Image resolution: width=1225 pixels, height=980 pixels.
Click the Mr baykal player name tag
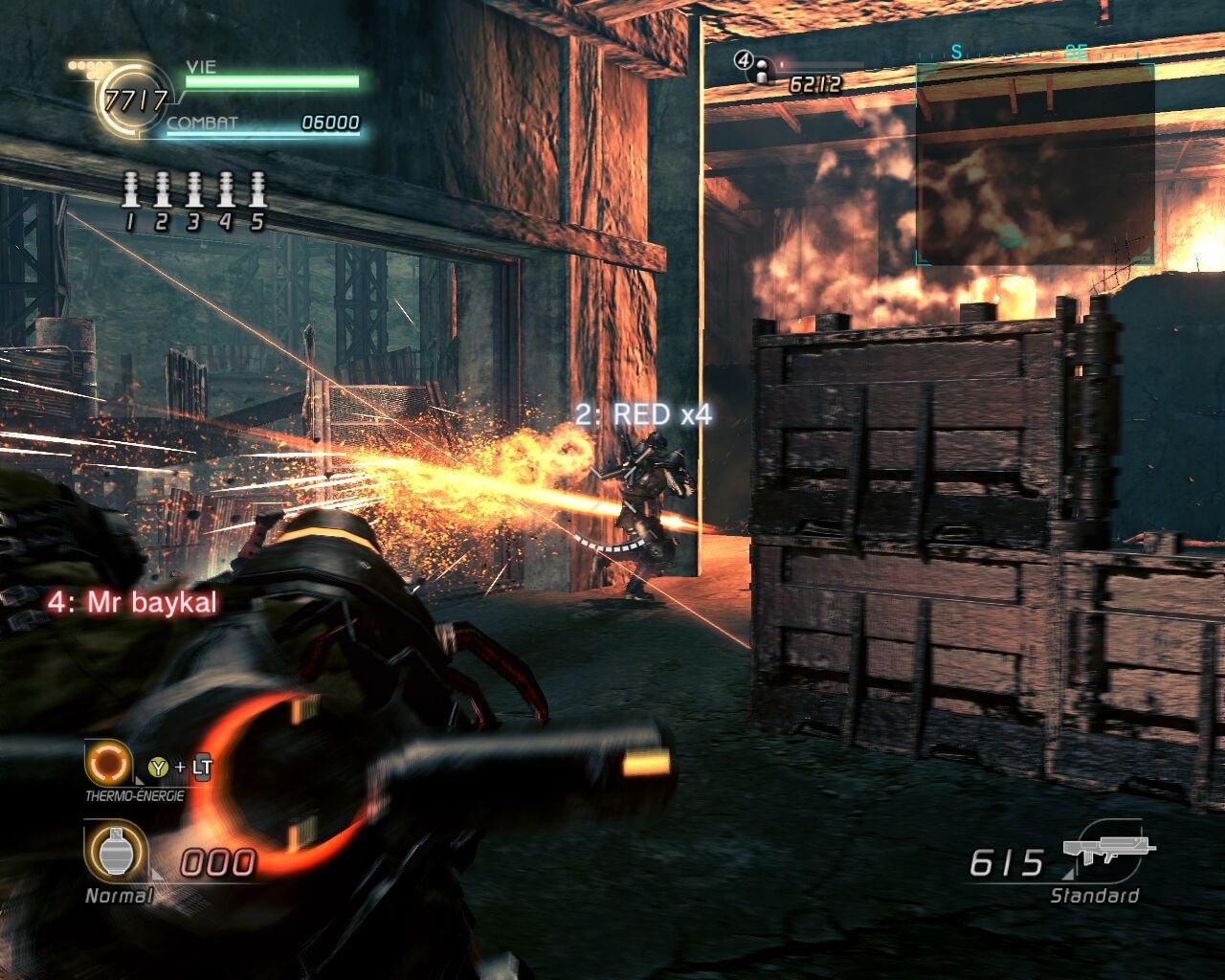point(132,602)
